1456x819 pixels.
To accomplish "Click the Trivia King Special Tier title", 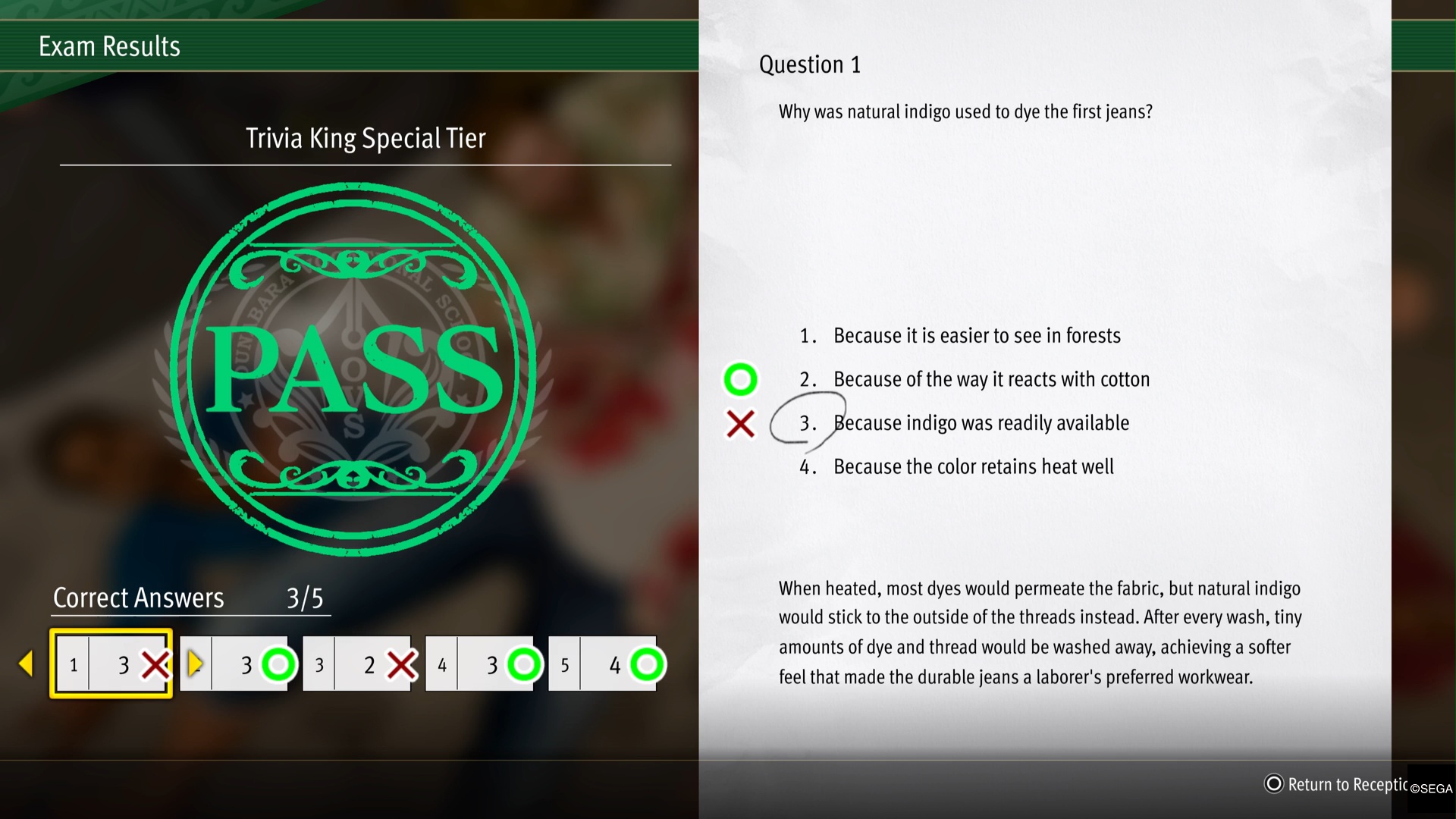I will click(x=366, y=138).
